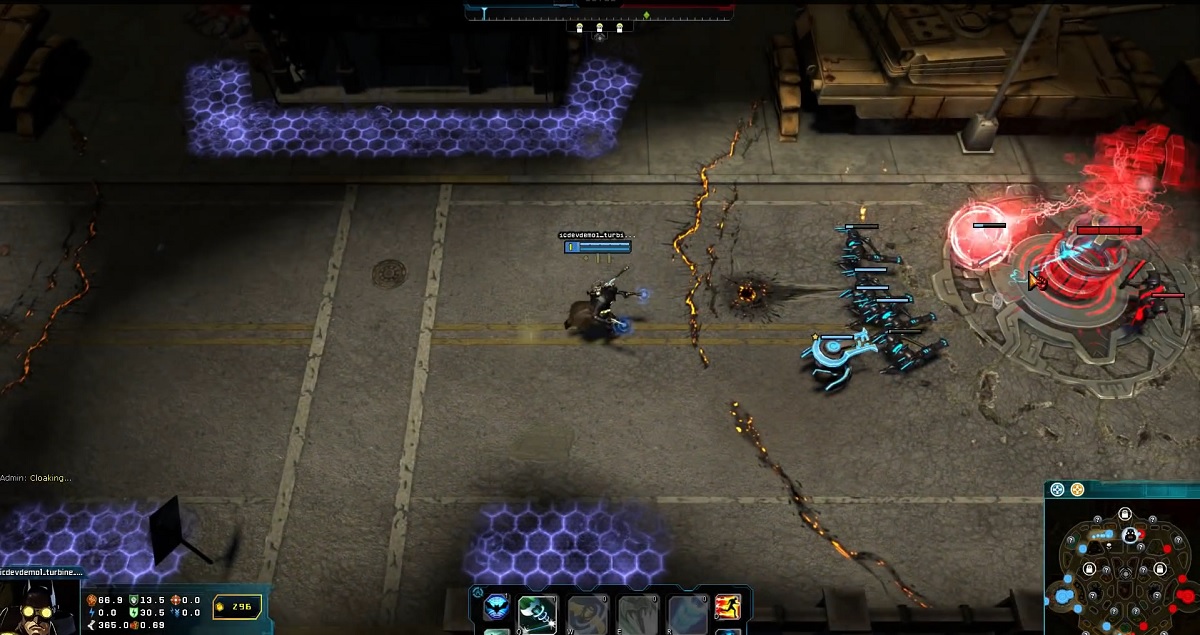This screenshot has width=1200, height=635.
Task: Open the shop via gold counter
Action: coord(237,606)
